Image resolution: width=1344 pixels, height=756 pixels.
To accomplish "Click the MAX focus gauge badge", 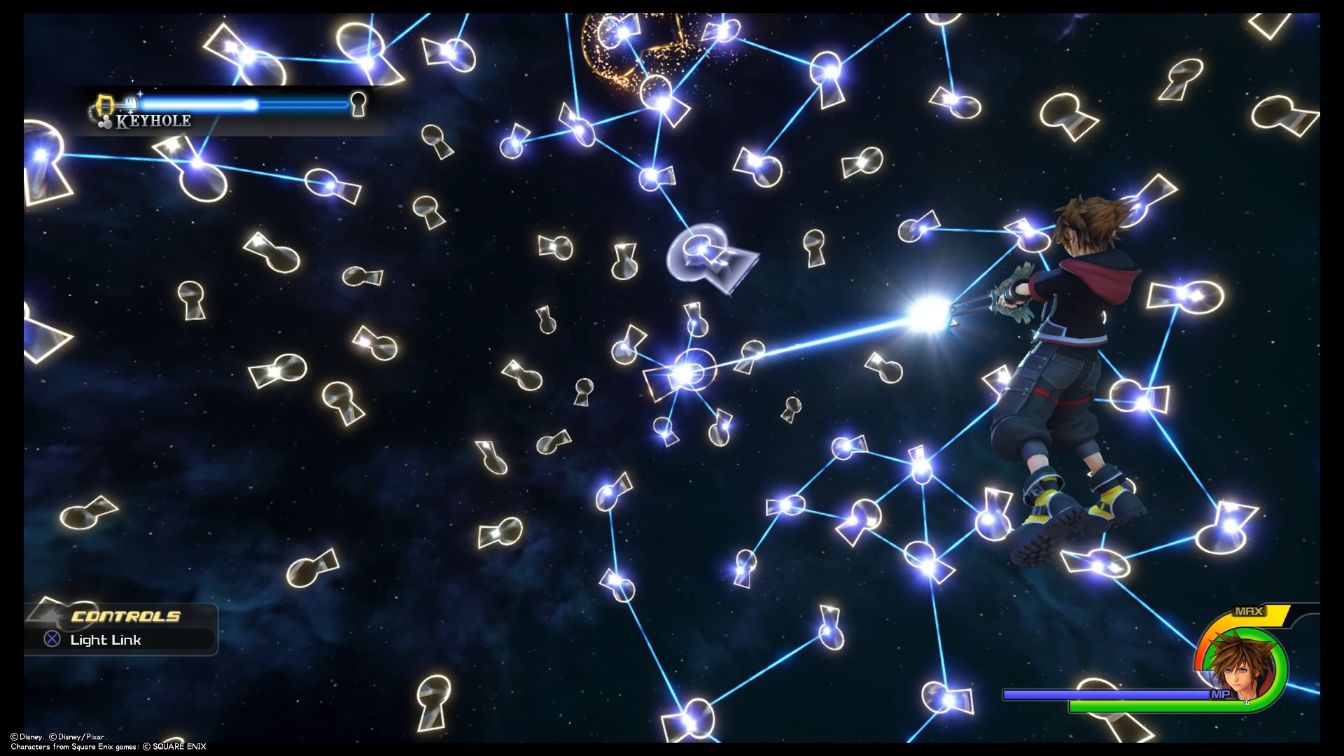I will pos(1248,610).
